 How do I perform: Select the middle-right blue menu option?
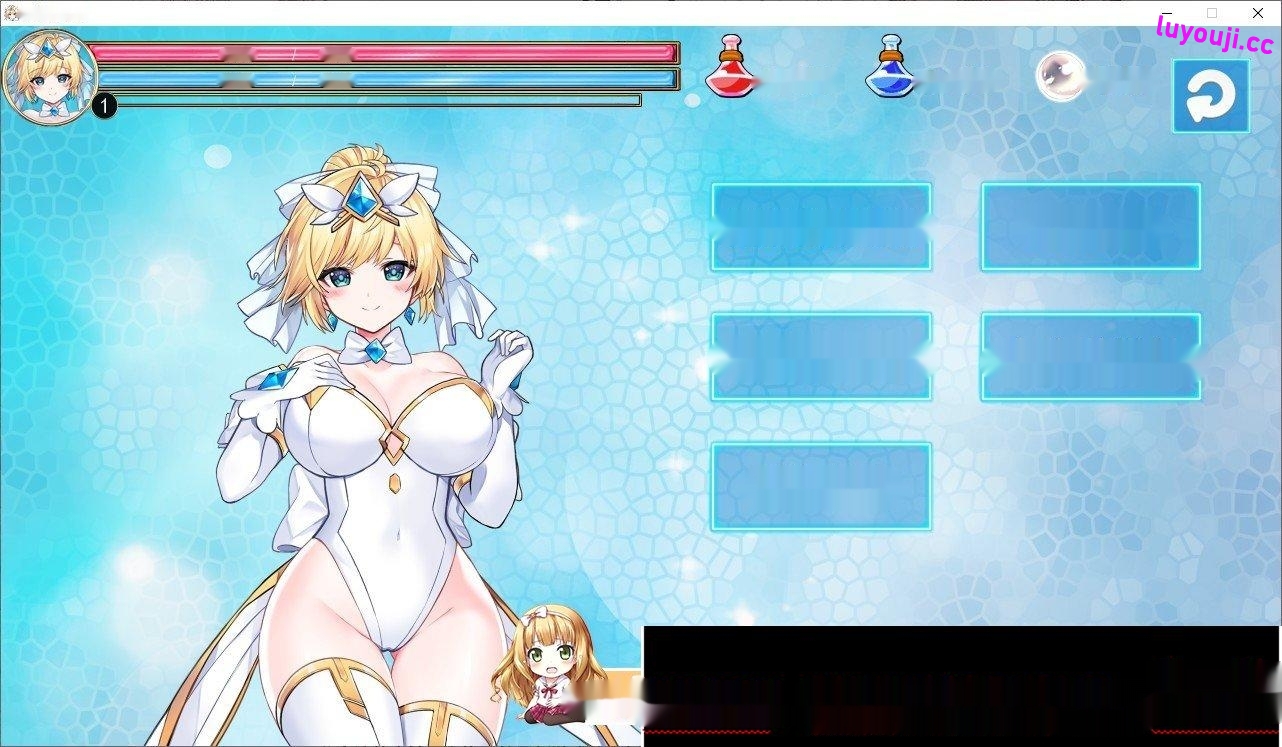tap(1091, 356)
